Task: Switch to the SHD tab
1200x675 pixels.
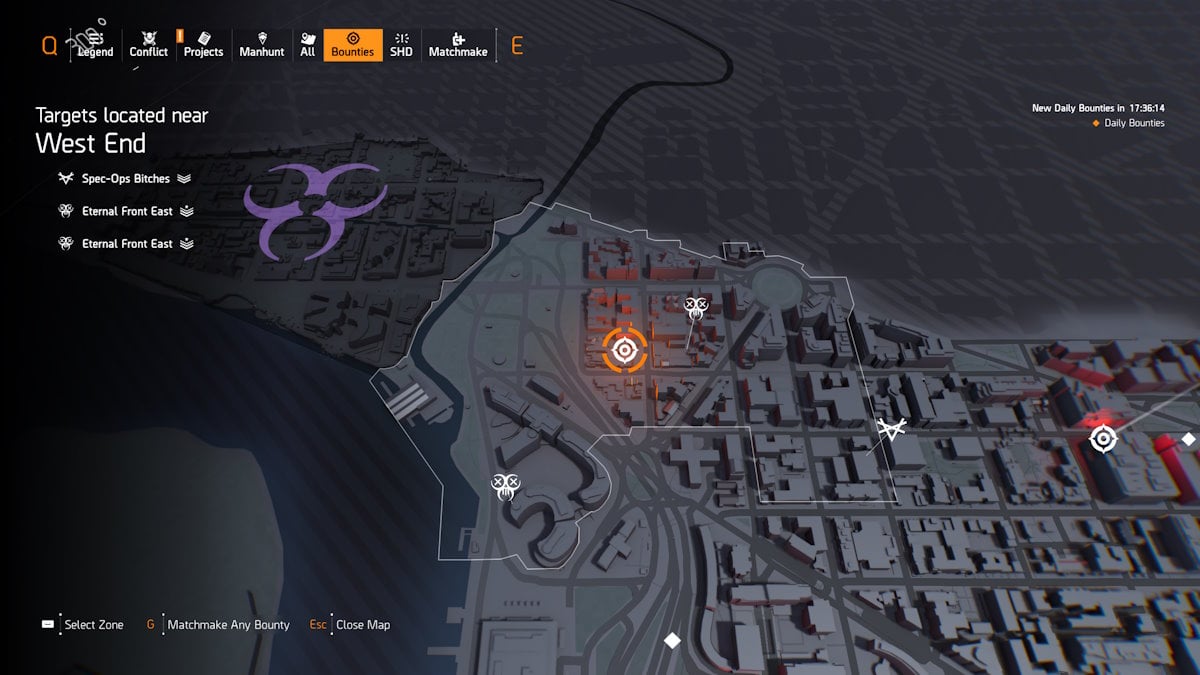Action: (401, 45)
